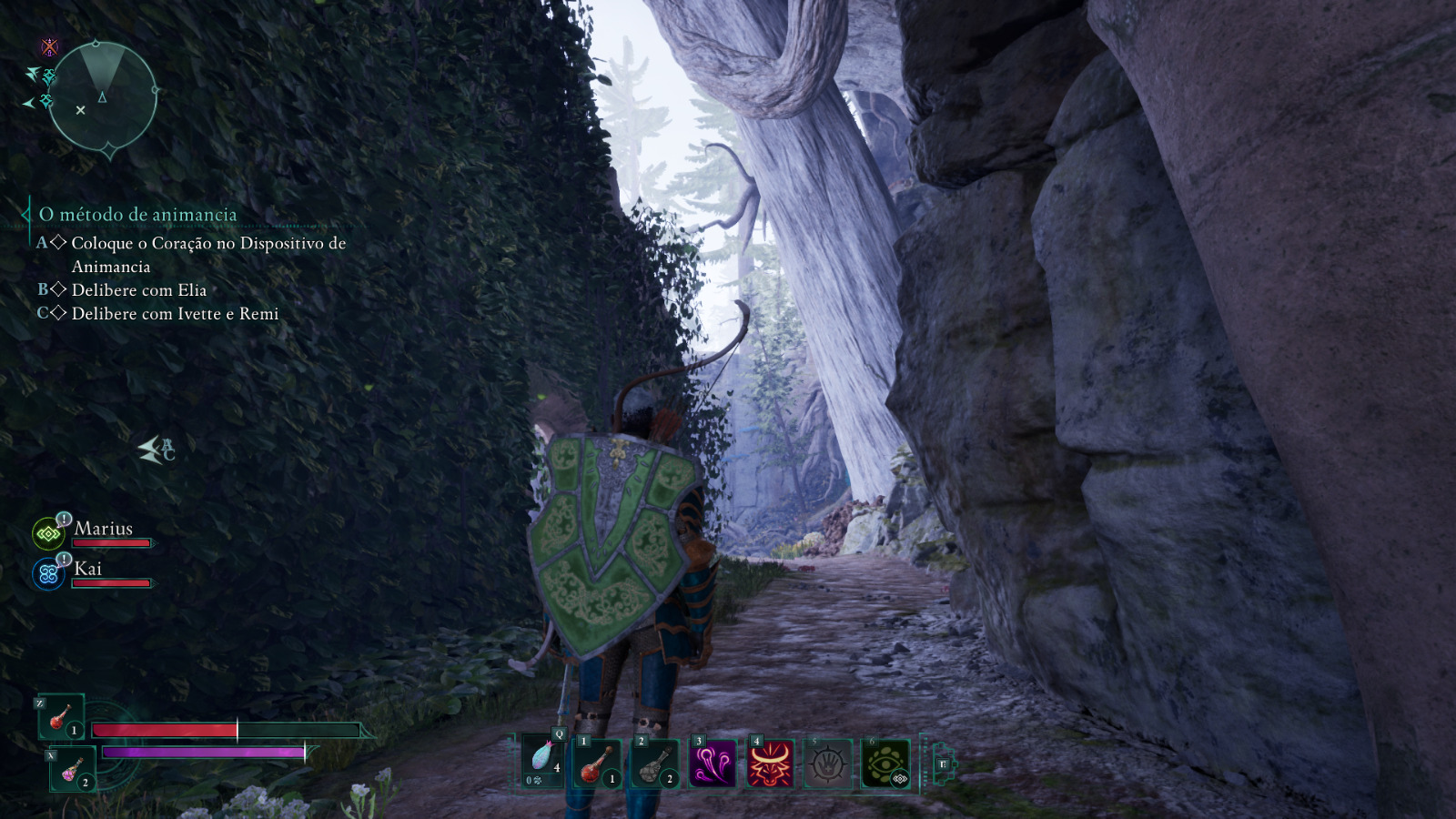This screenshot has height=819, width=1456.
Task: Use the pink essence potion beside the purple bar
Action: point(72,770)
